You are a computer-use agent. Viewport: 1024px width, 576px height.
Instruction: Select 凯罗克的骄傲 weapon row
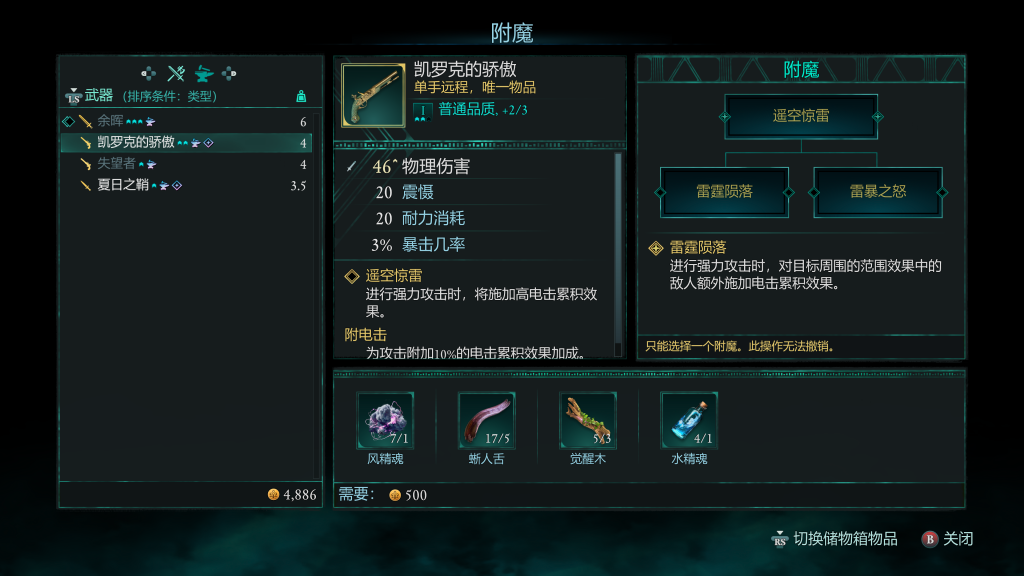[x=135, y=143]
